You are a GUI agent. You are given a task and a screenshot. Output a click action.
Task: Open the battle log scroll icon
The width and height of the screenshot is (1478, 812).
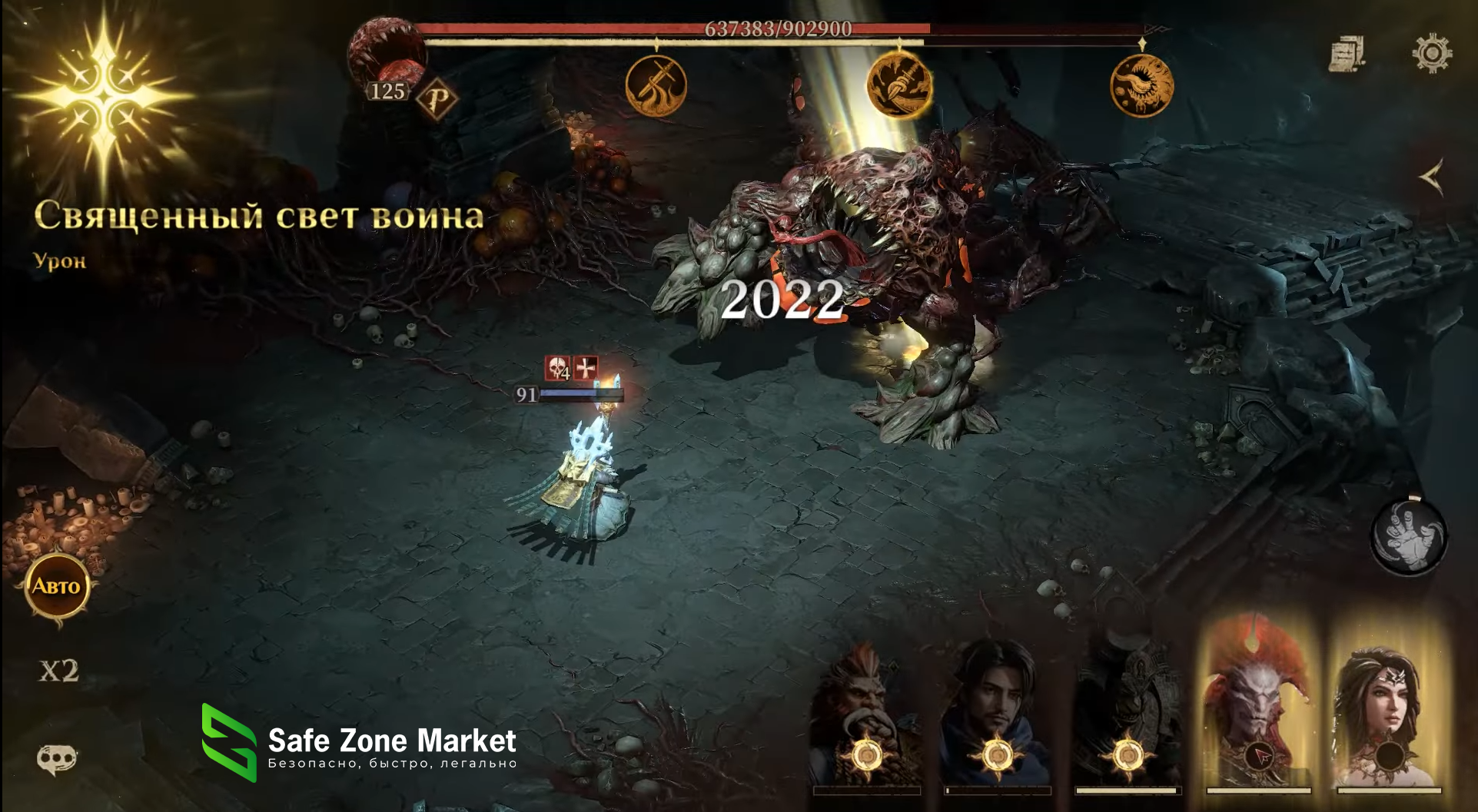[1347, 54]
